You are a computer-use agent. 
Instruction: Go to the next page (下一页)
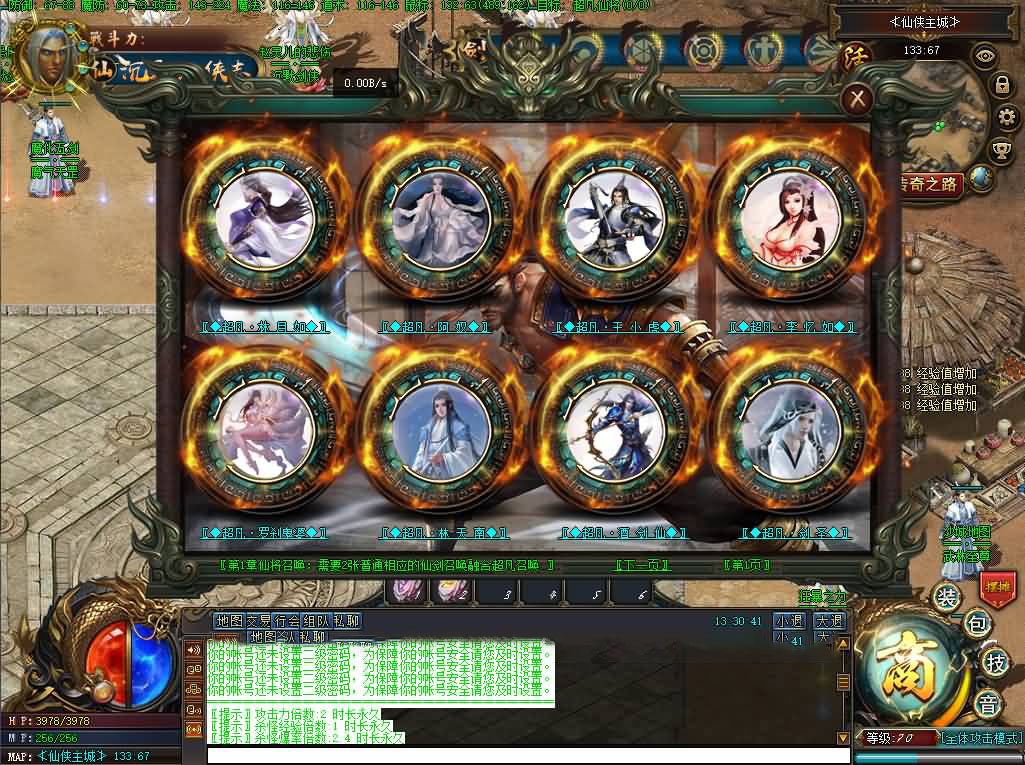coord(643,566)
